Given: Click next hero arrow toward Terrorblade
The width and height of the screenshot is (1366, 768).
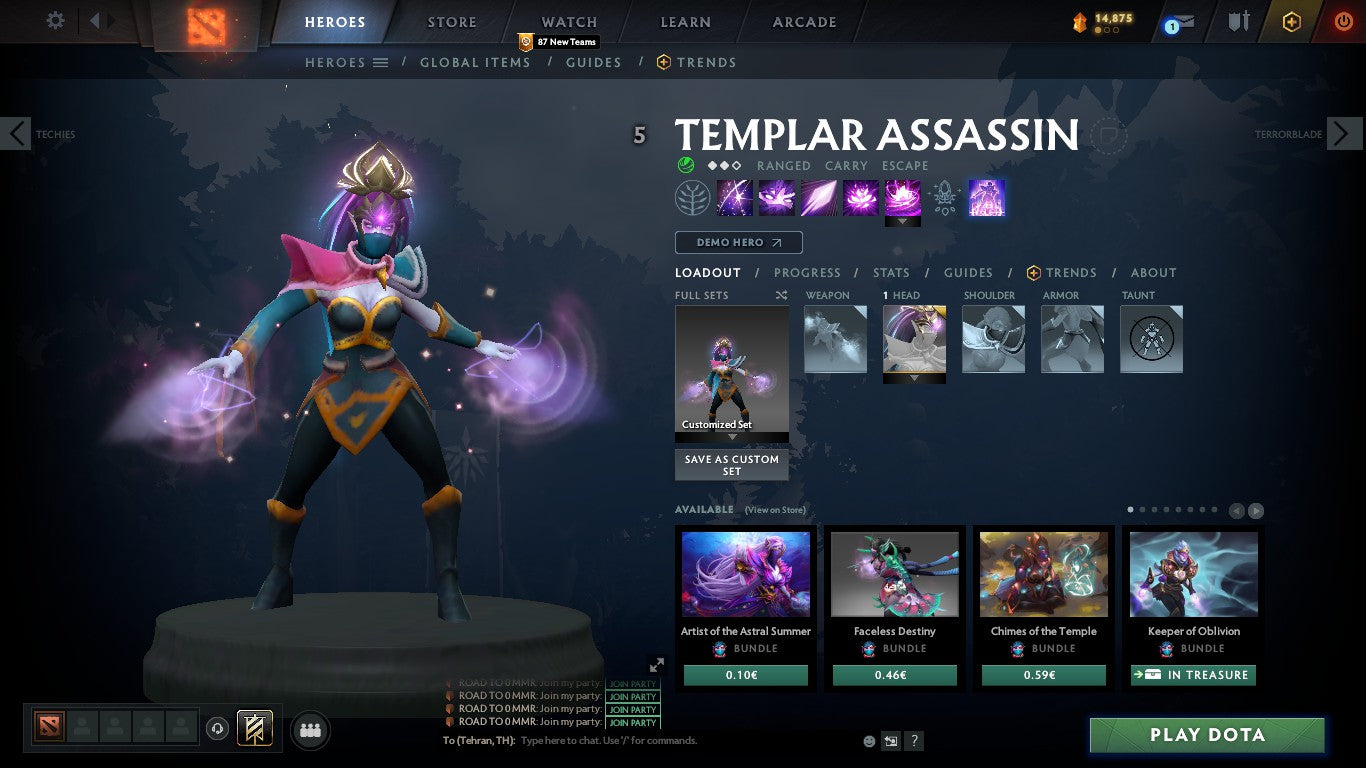Looking at the screenshot, I should coord(1346,133).
